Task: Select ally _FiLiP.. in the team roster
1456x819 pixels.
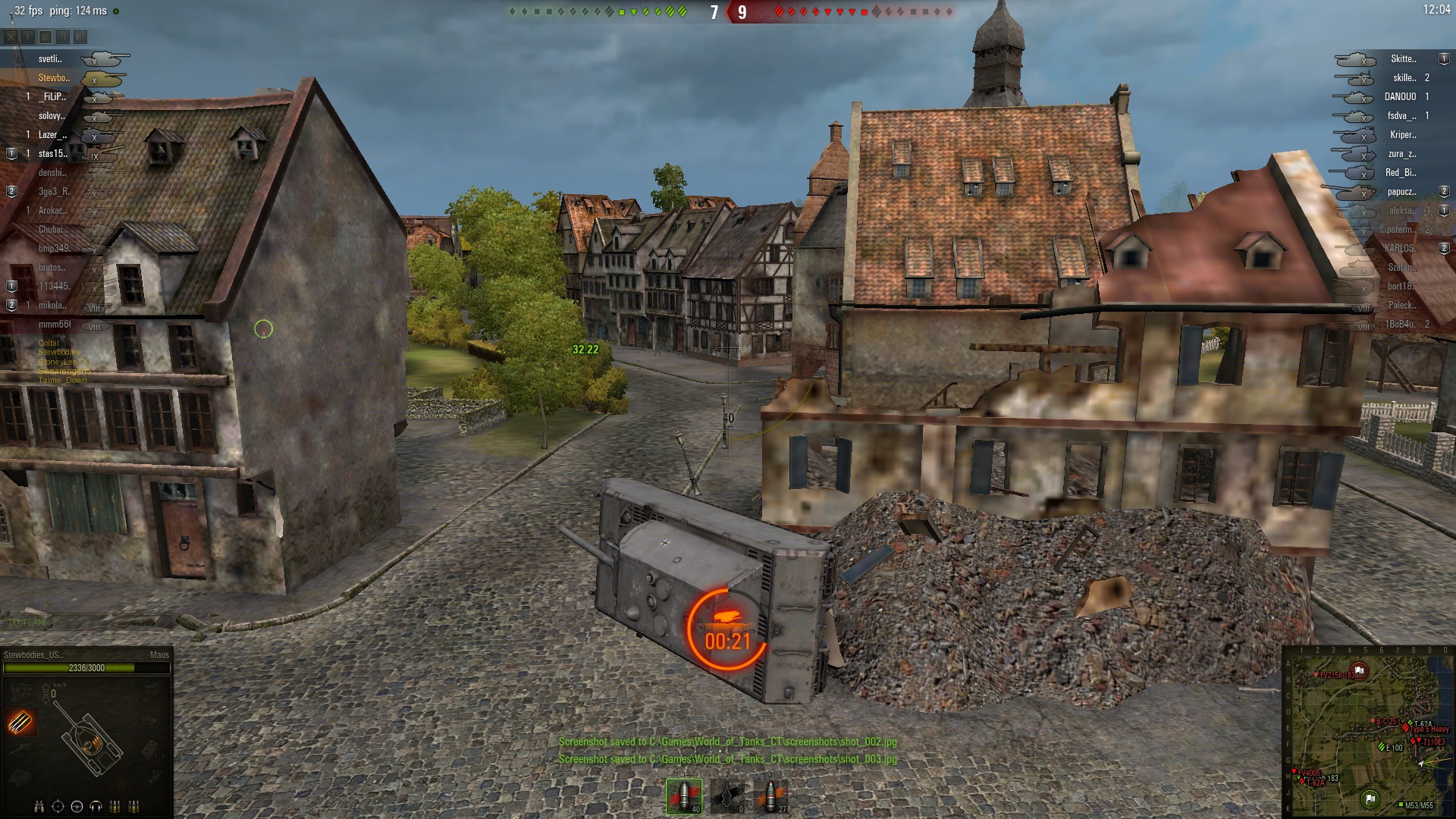Action: 53,97
